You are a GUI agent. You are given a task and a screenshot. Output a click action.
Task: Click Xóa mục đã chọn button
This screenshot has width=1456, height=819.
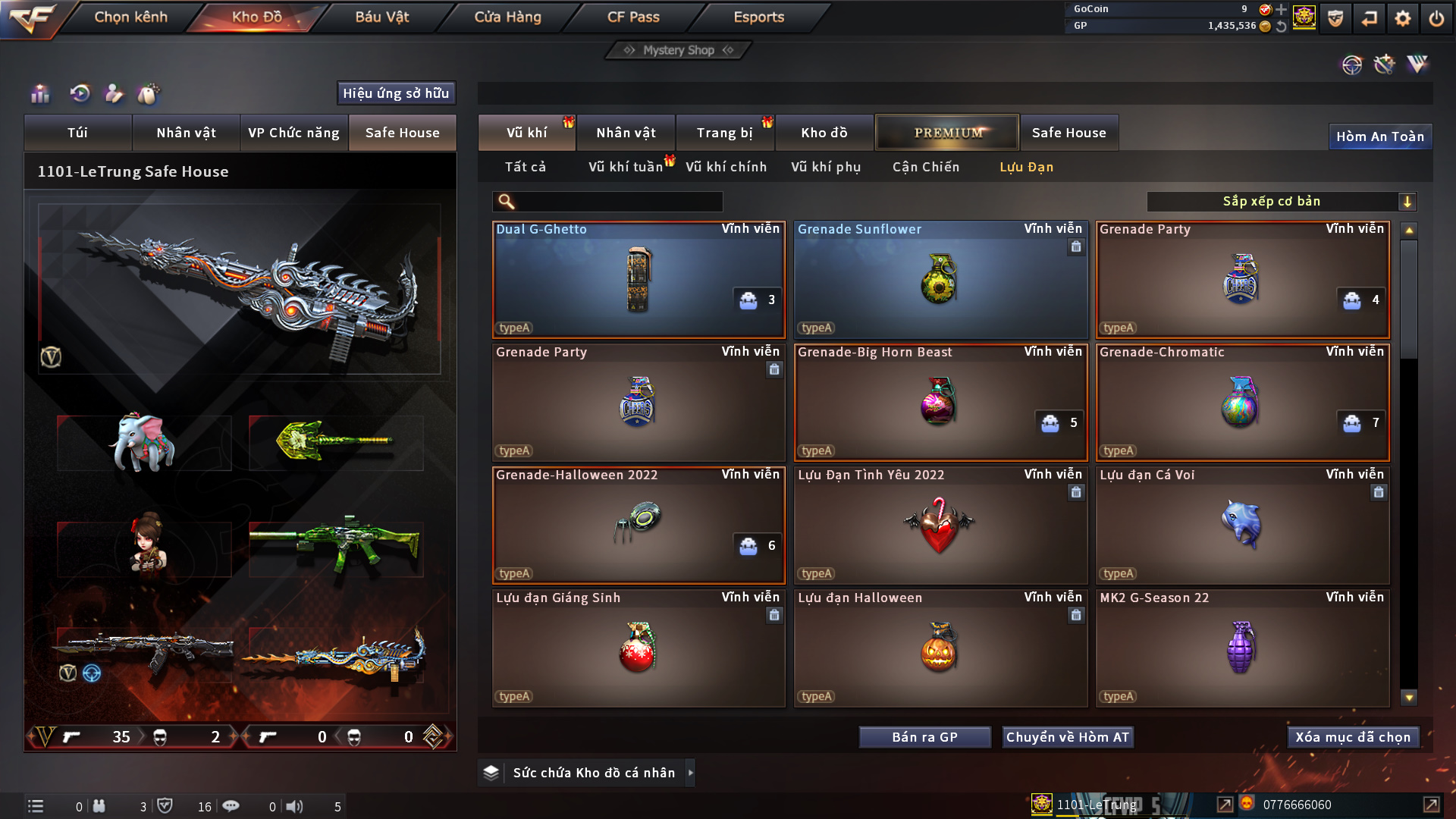click(x=1353, y=737)
